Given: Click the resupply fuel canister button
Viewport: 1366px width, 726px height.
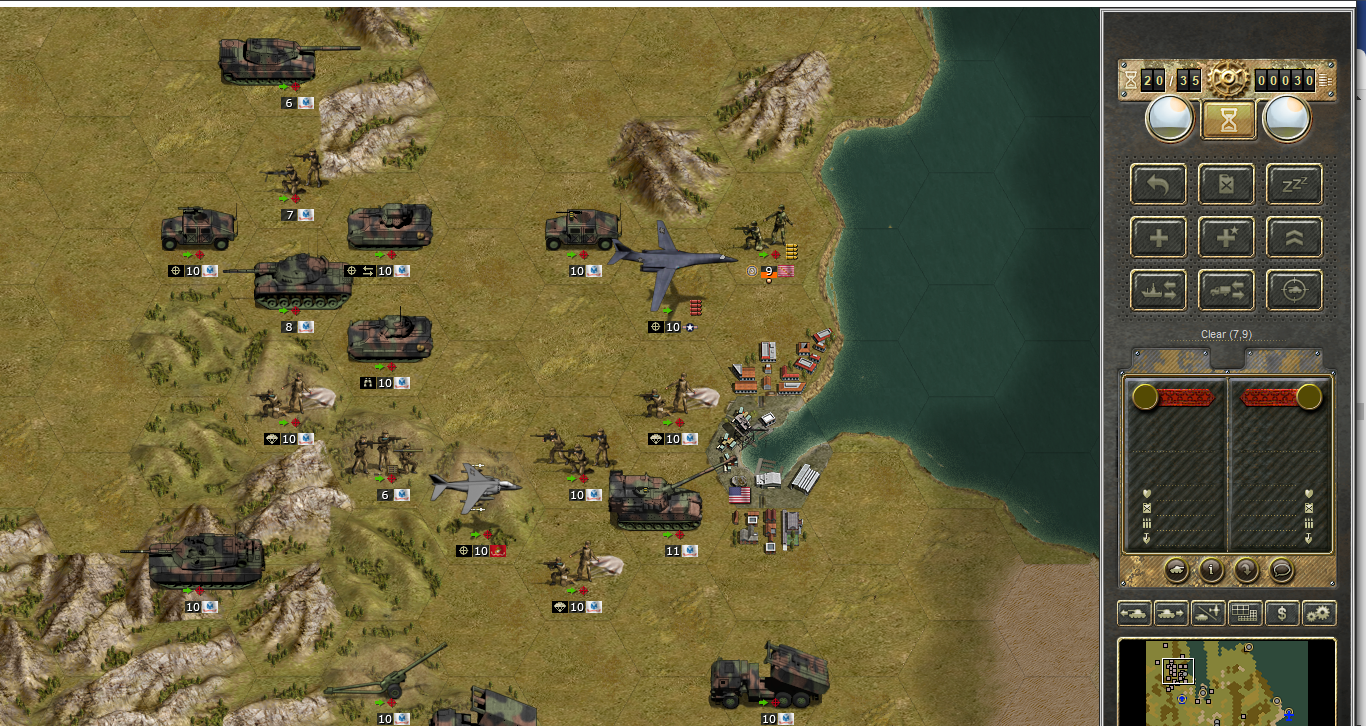Looking at the screenshot, I should point(1227,185).
